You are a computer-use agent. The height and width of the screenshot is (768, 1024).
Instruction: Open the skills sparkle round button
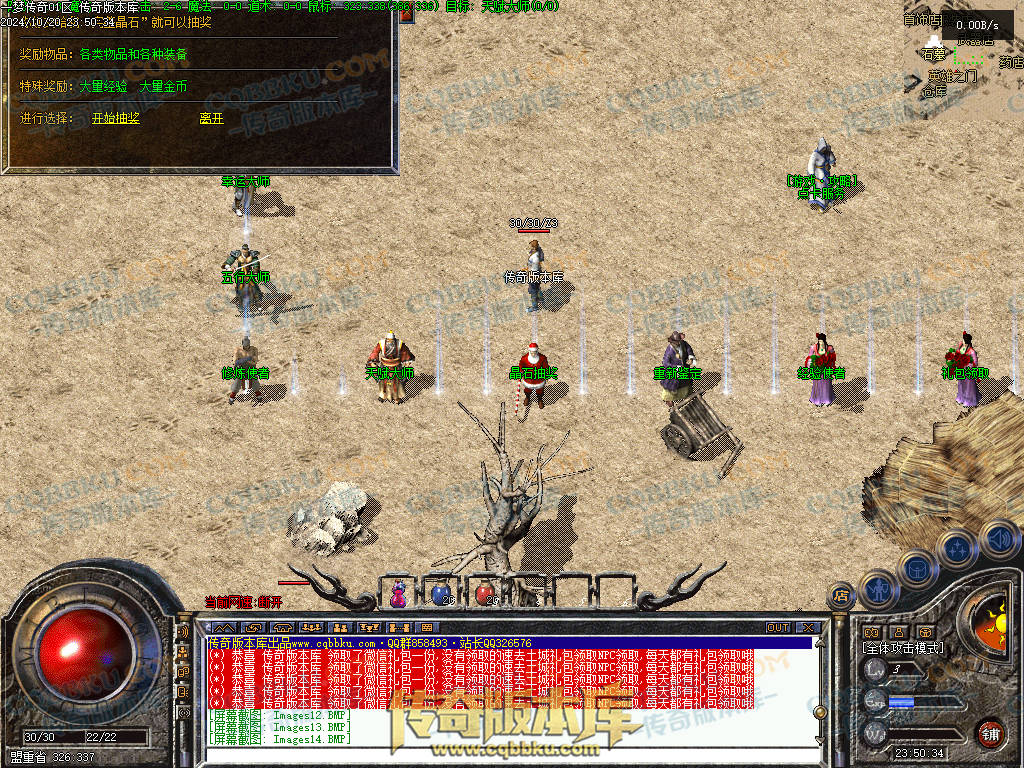point(956,548)
